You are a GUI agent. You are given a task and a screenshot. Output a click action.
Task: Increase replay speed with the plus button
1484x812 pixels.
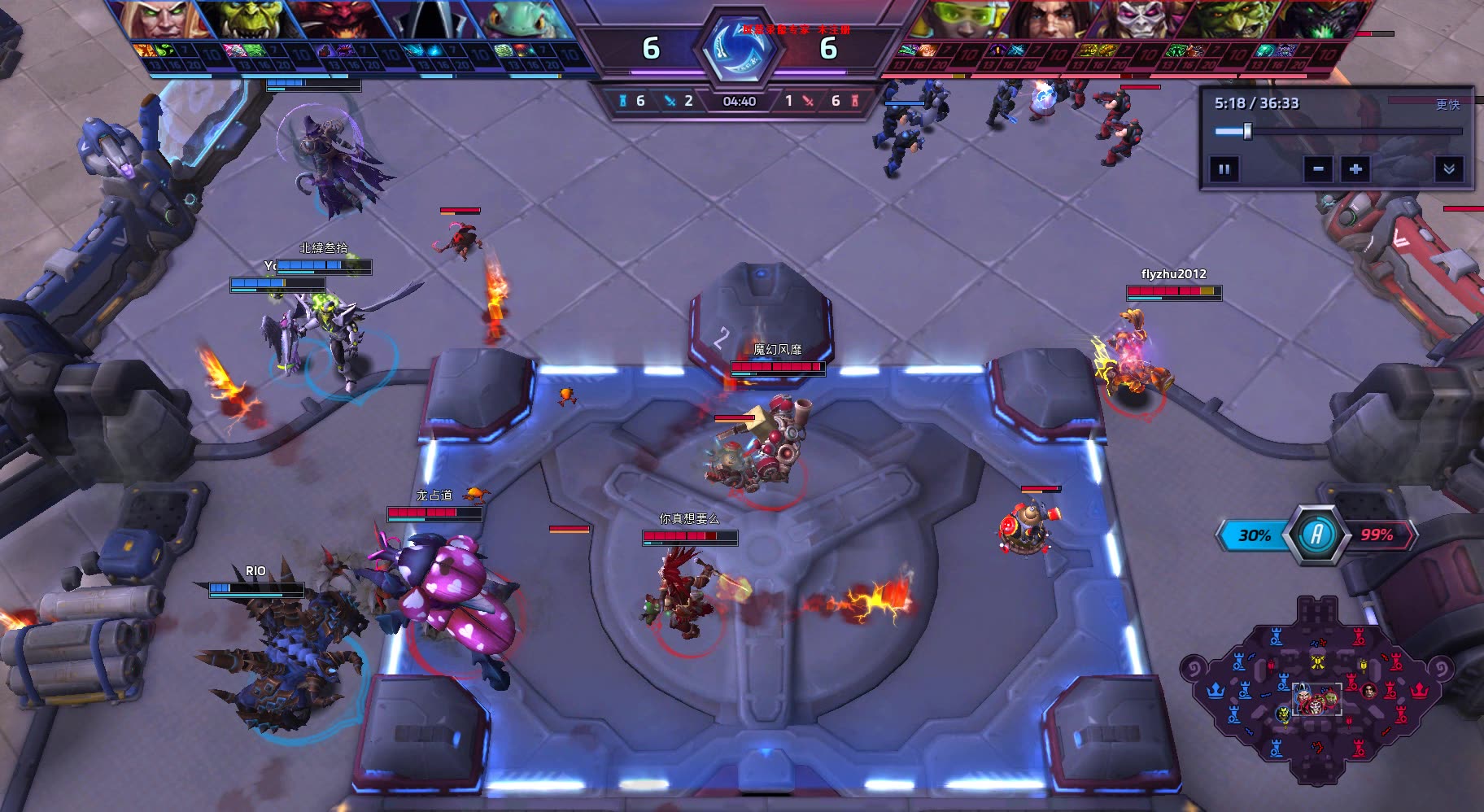click(1355, 169)
